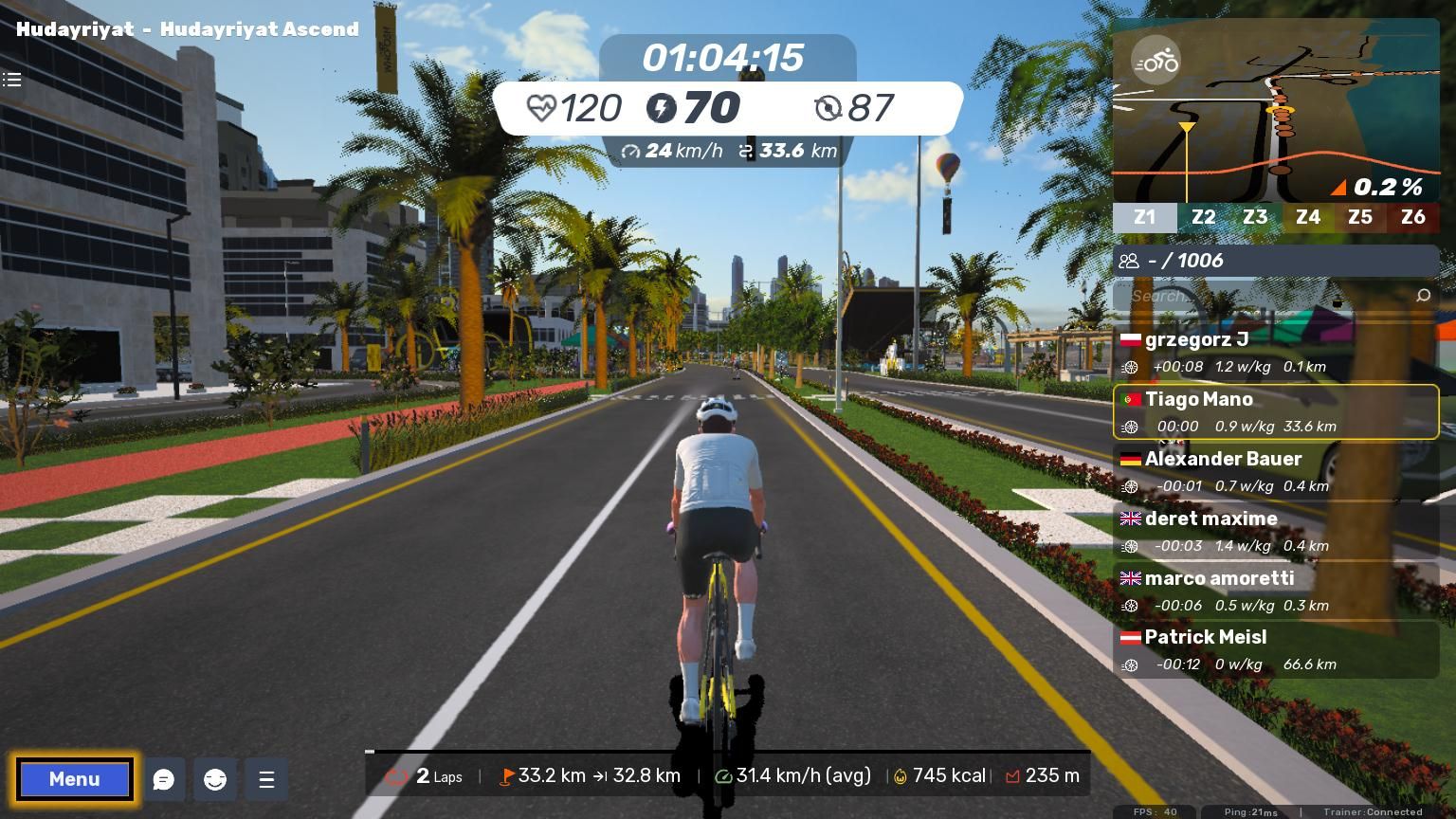Image resolution: width=1456 pixels, height=819 pixels.
Task: Choose Alexander Bauer from nearby riders
Action: [1275, 471]
